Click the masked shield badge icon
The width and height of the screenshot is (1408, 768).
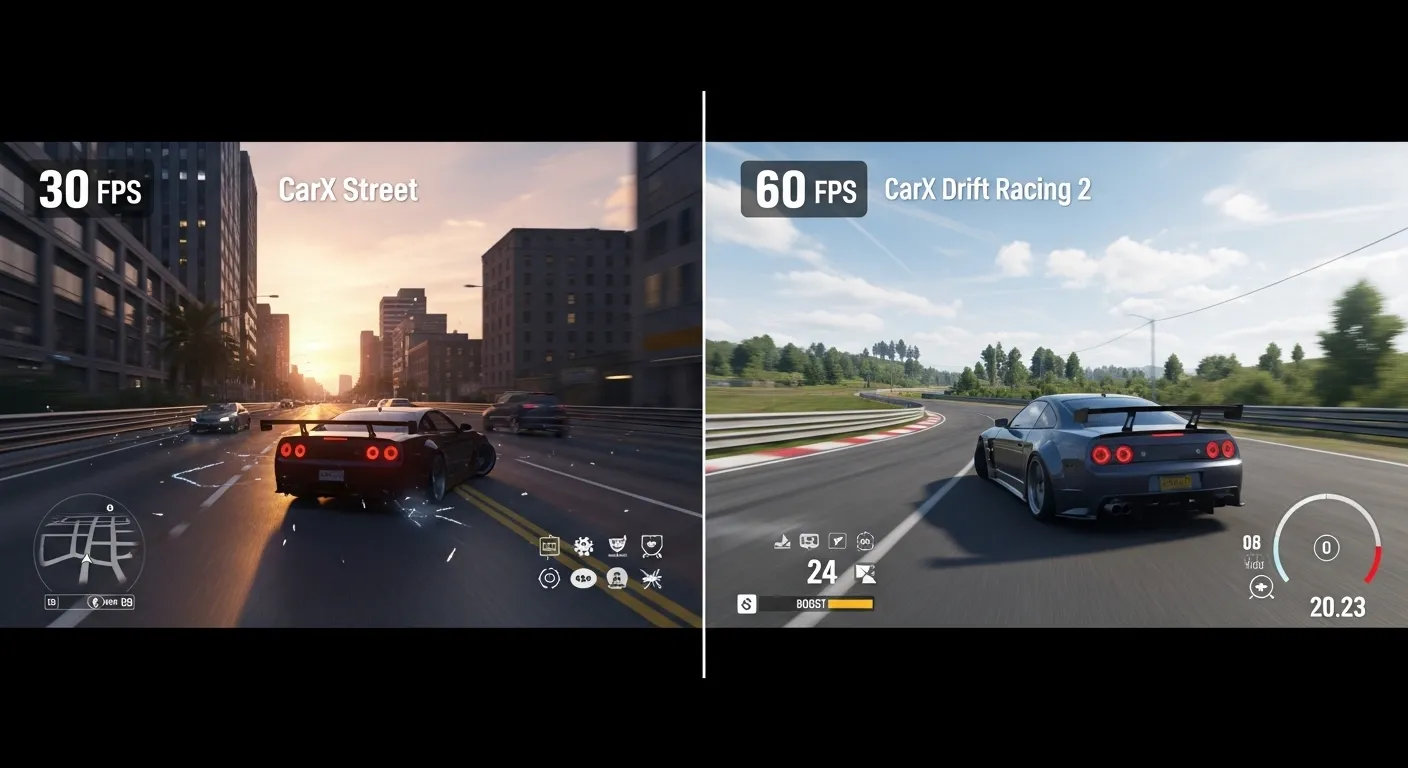coord(617,545)
